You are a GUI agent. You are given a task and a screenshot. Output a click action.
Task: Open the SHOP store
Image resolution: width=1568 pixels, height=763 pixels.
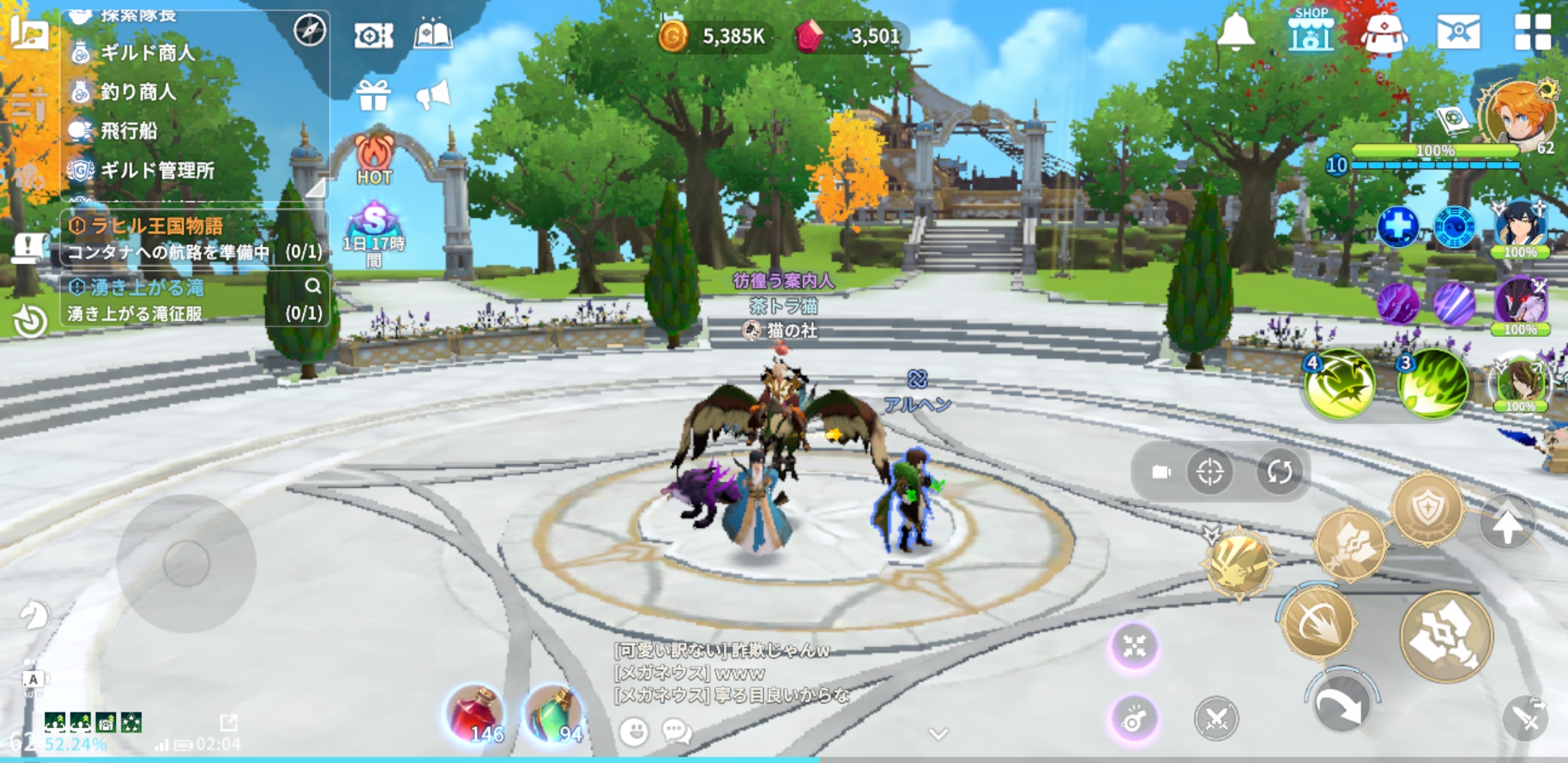1311,30
